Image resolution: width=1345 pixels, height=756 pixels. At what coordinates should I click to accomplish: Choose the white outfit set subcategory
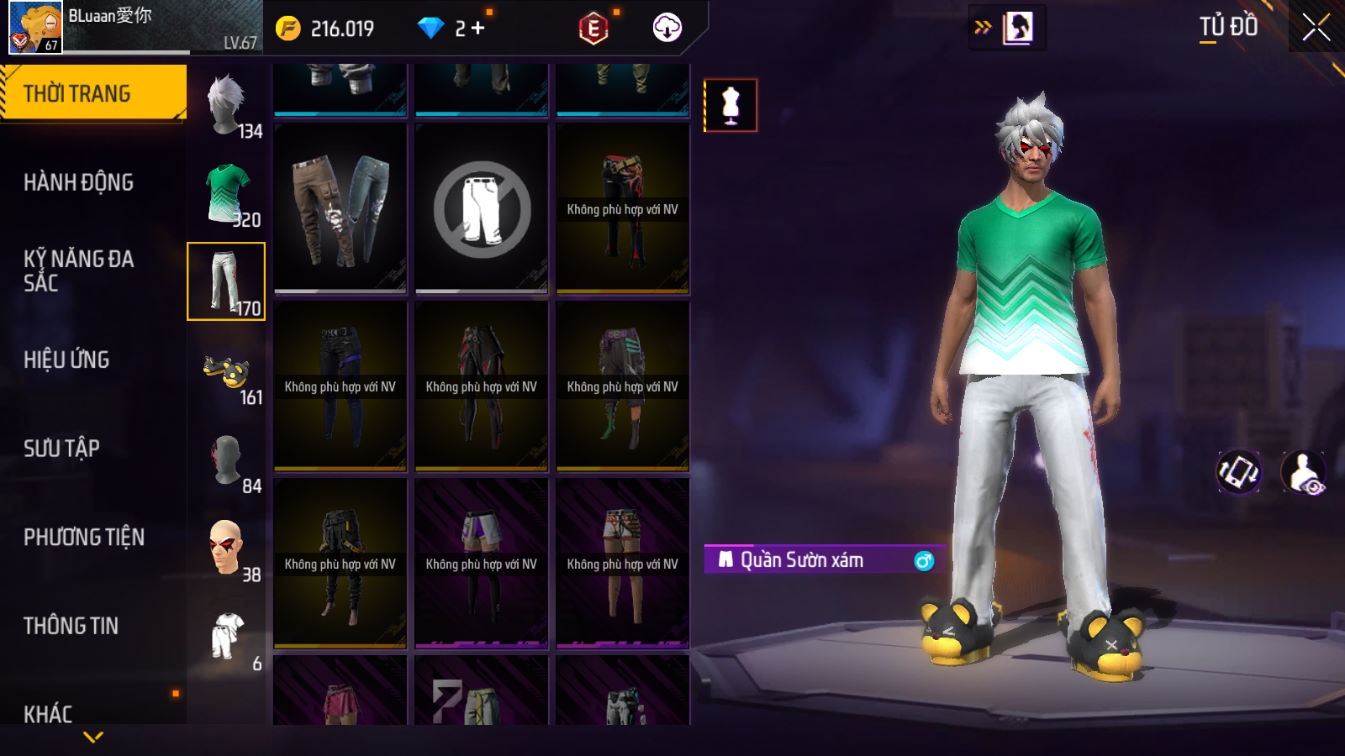(x=226, y=636)
